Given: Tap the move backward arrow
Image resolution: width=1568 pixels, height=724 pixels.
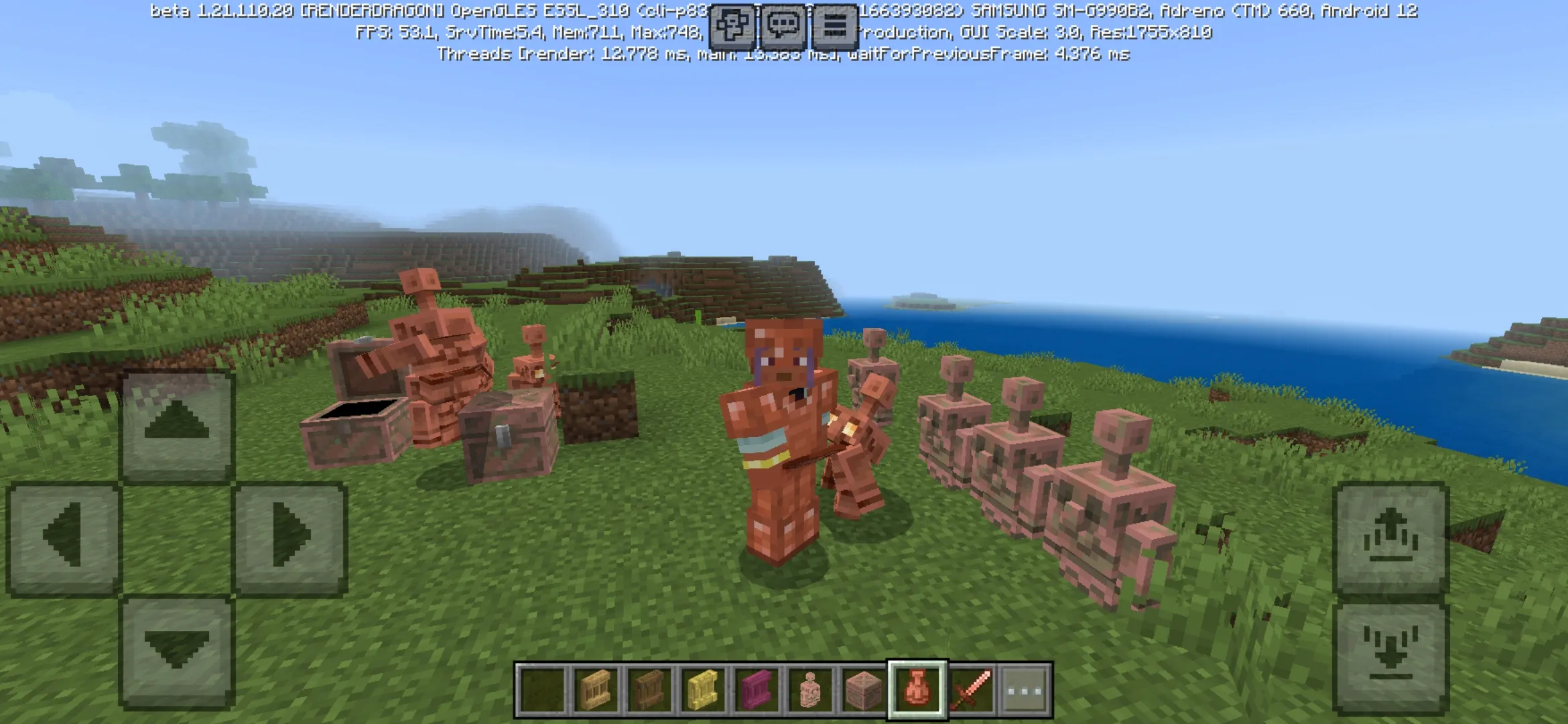Looking at the screenshot, I should coord(177,650).
